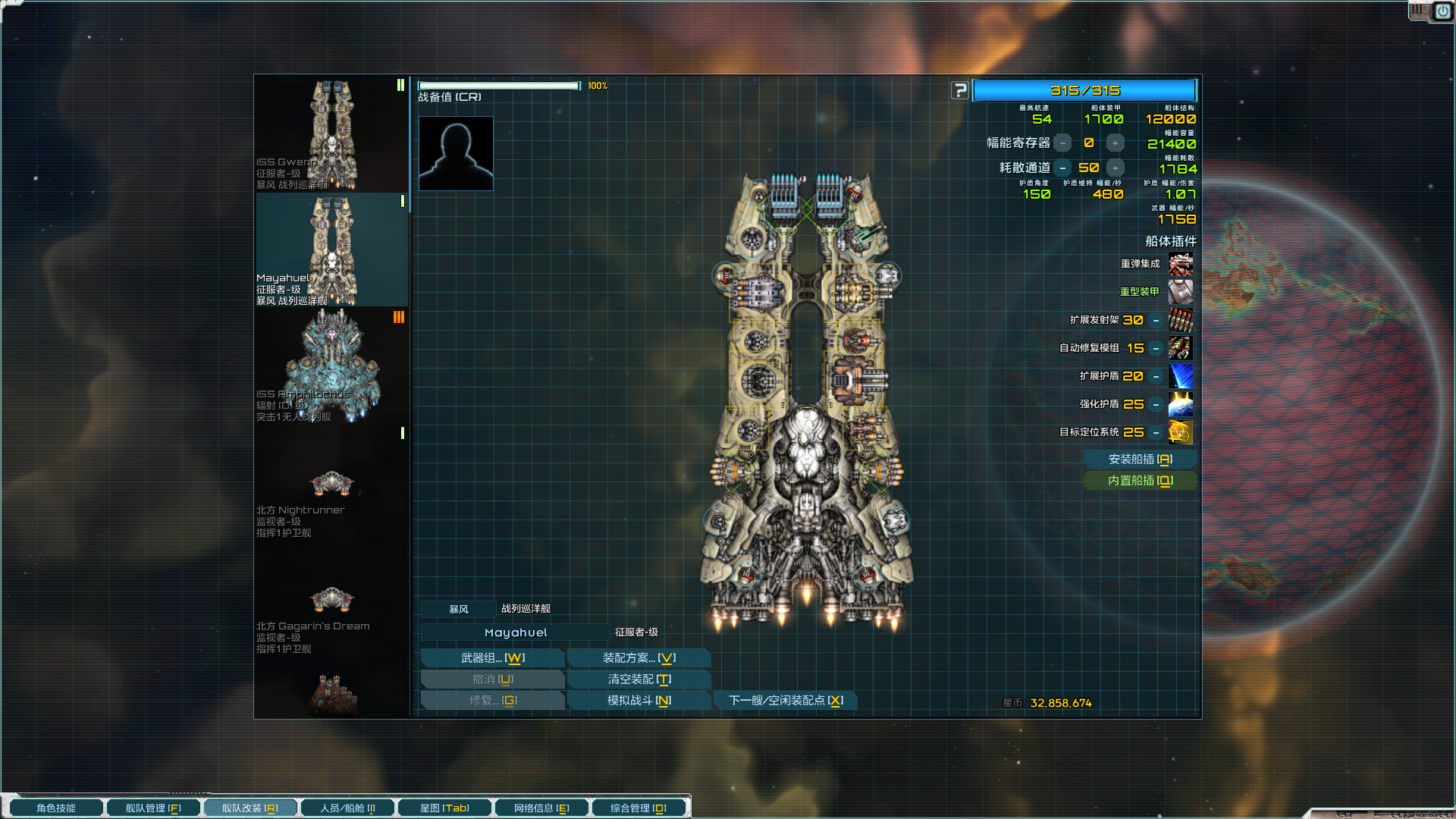Click the question mark help button
Screen dimensions: 1456x819
[x=960, y=91]
